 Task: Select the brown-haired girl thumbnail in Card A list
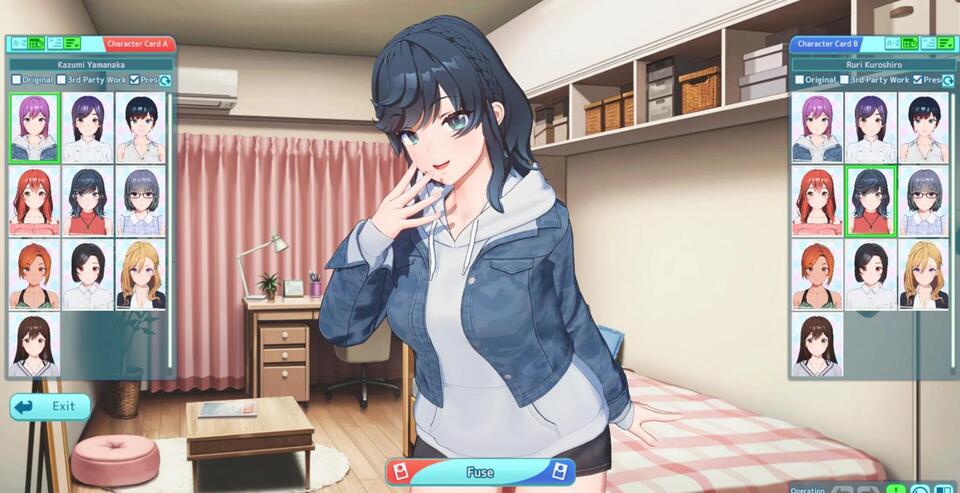(34, 345)
